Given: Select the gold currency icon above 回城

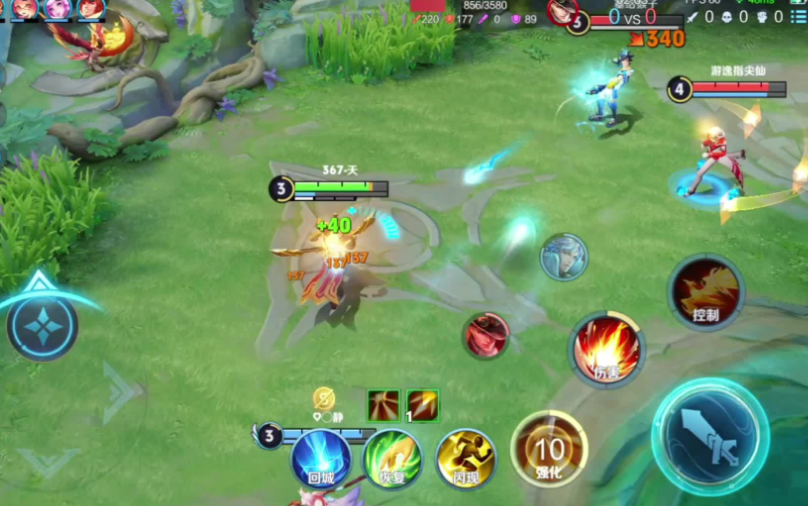Looking at the screenshot, I should tap(324, 398).
